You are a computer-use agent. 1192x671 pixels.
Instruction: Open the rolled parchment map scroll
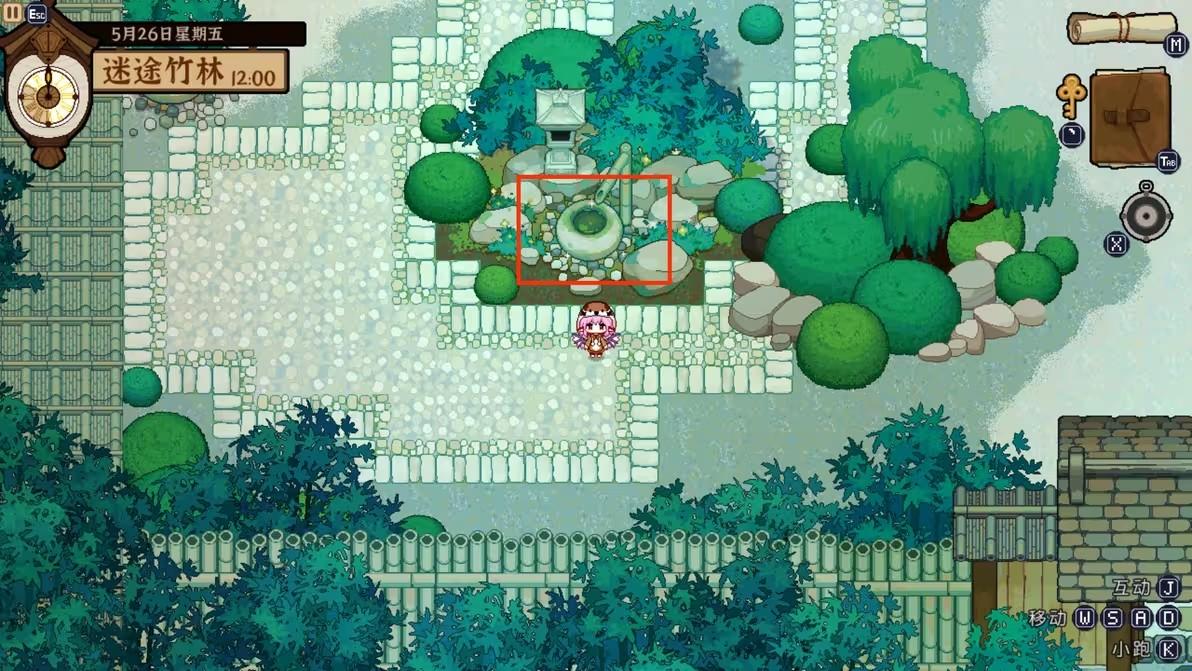coord(1122,28)
